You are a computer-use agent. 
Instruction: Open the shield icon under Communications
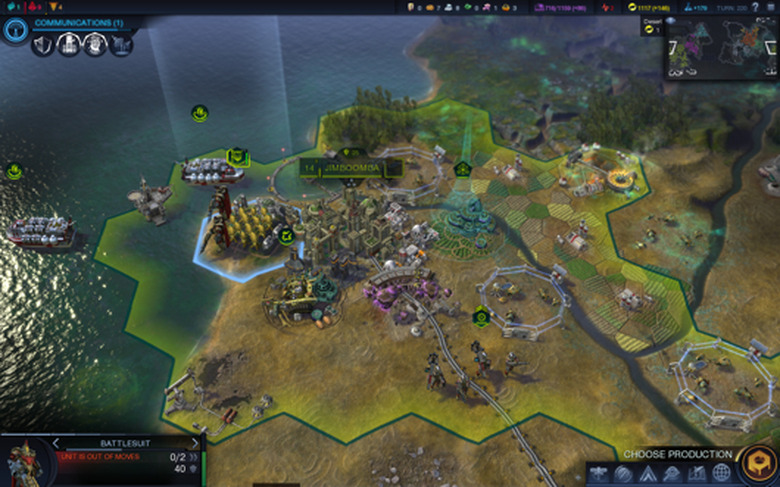[x=43, y=45]
